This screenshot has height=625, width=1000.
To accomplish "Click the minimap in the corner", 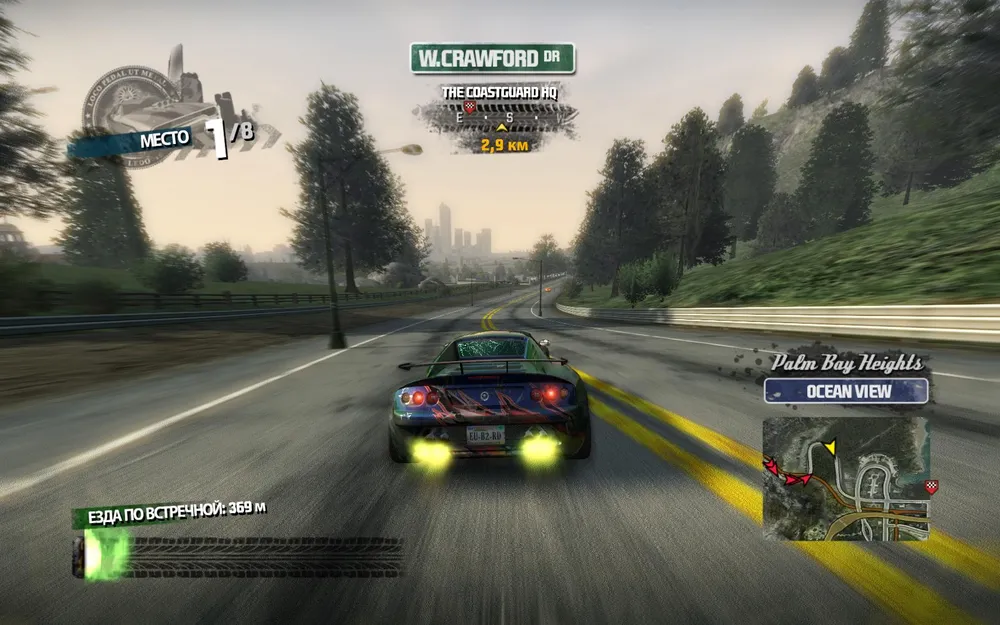I will click(x=846, y=478).
